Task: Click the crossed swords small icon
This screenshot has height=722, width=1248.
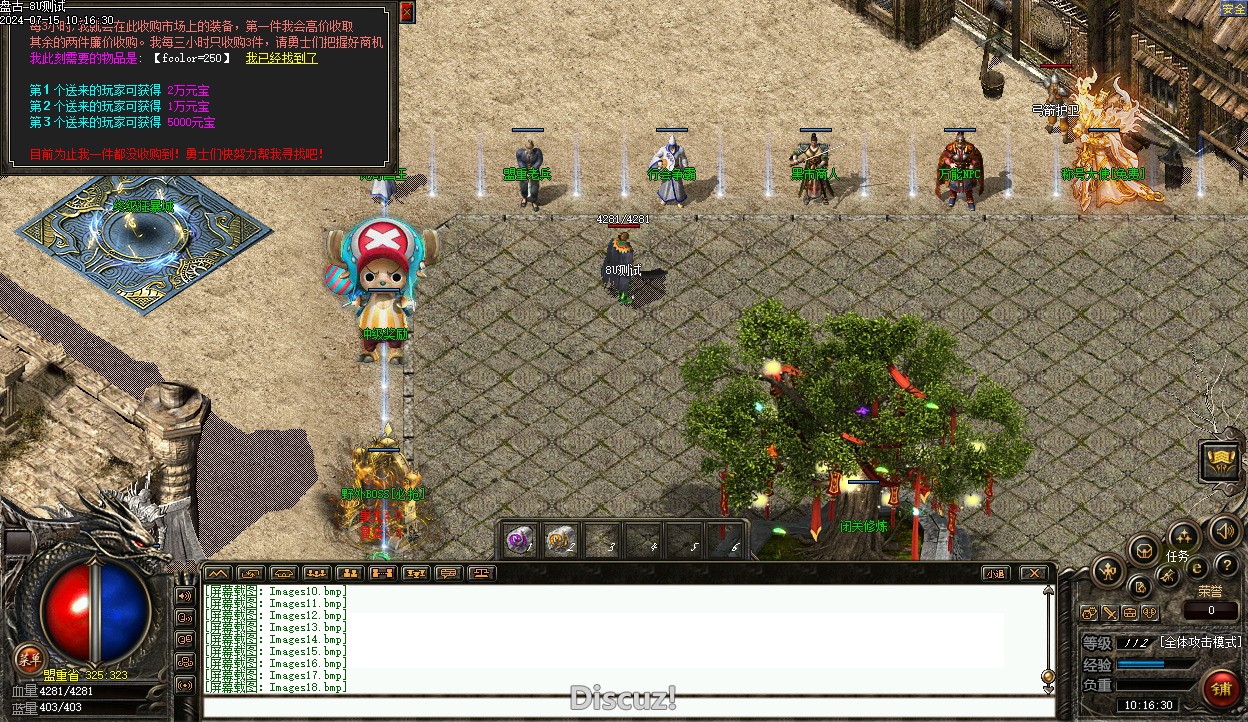Action: [1168, 576]
